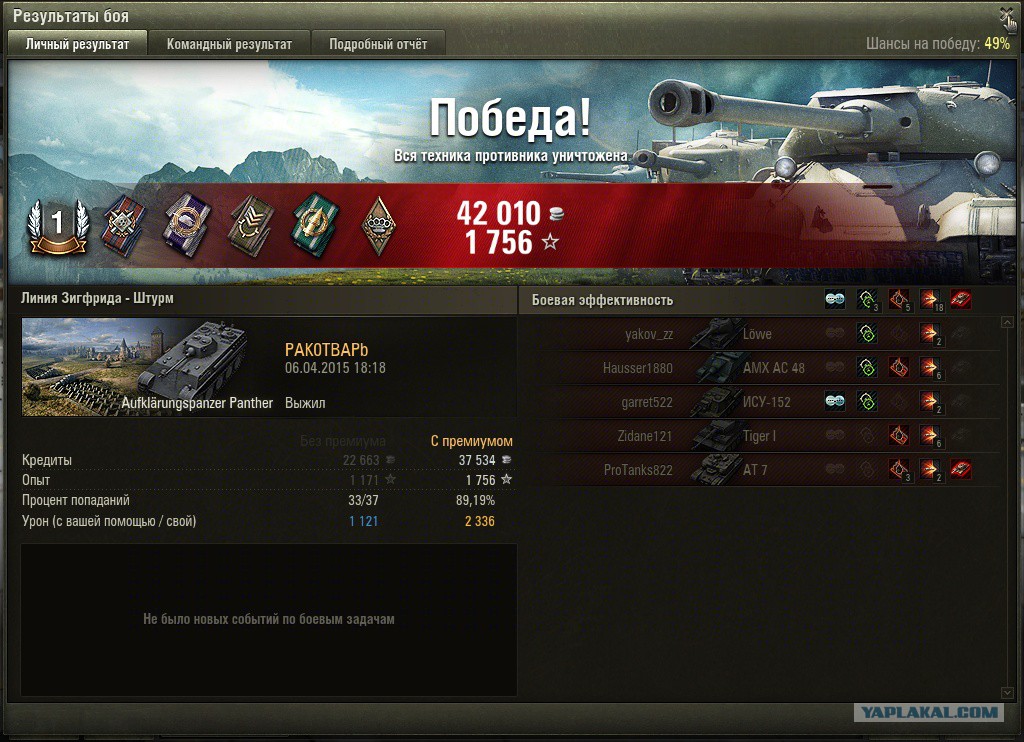Show the knuckle-duster diamond badge
The height and width of the screenshot is (742, 1024).
click(x=378, y=224)
